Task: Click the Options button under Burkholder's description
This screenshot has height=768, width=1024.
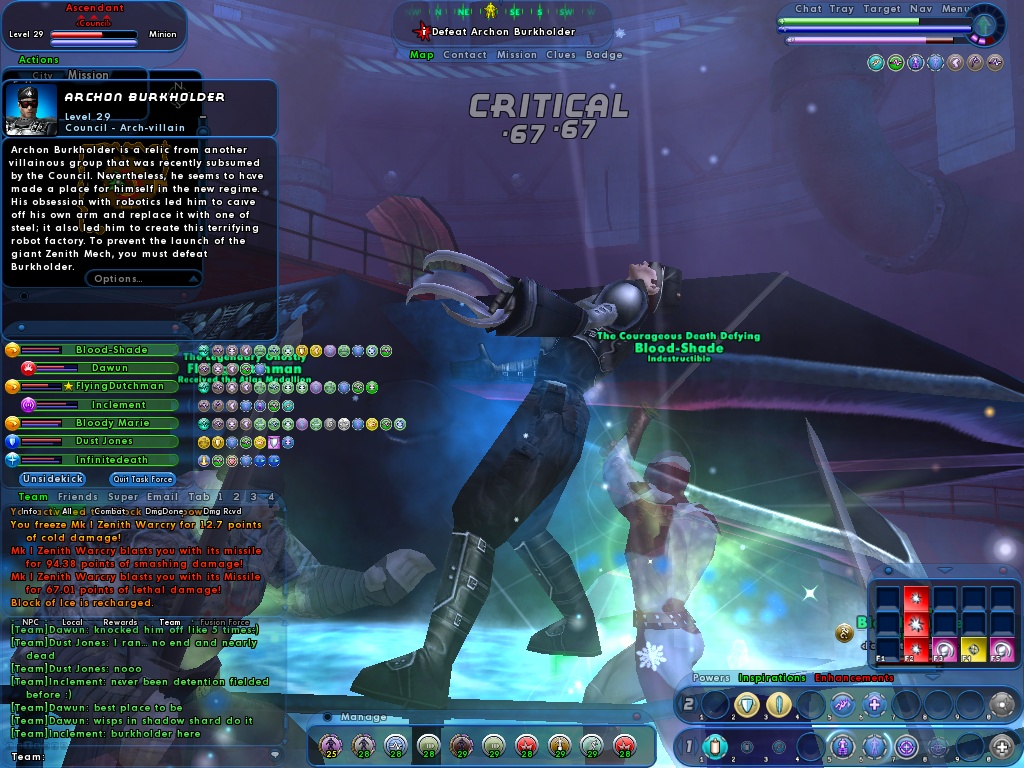Action: tap(119, 278)
